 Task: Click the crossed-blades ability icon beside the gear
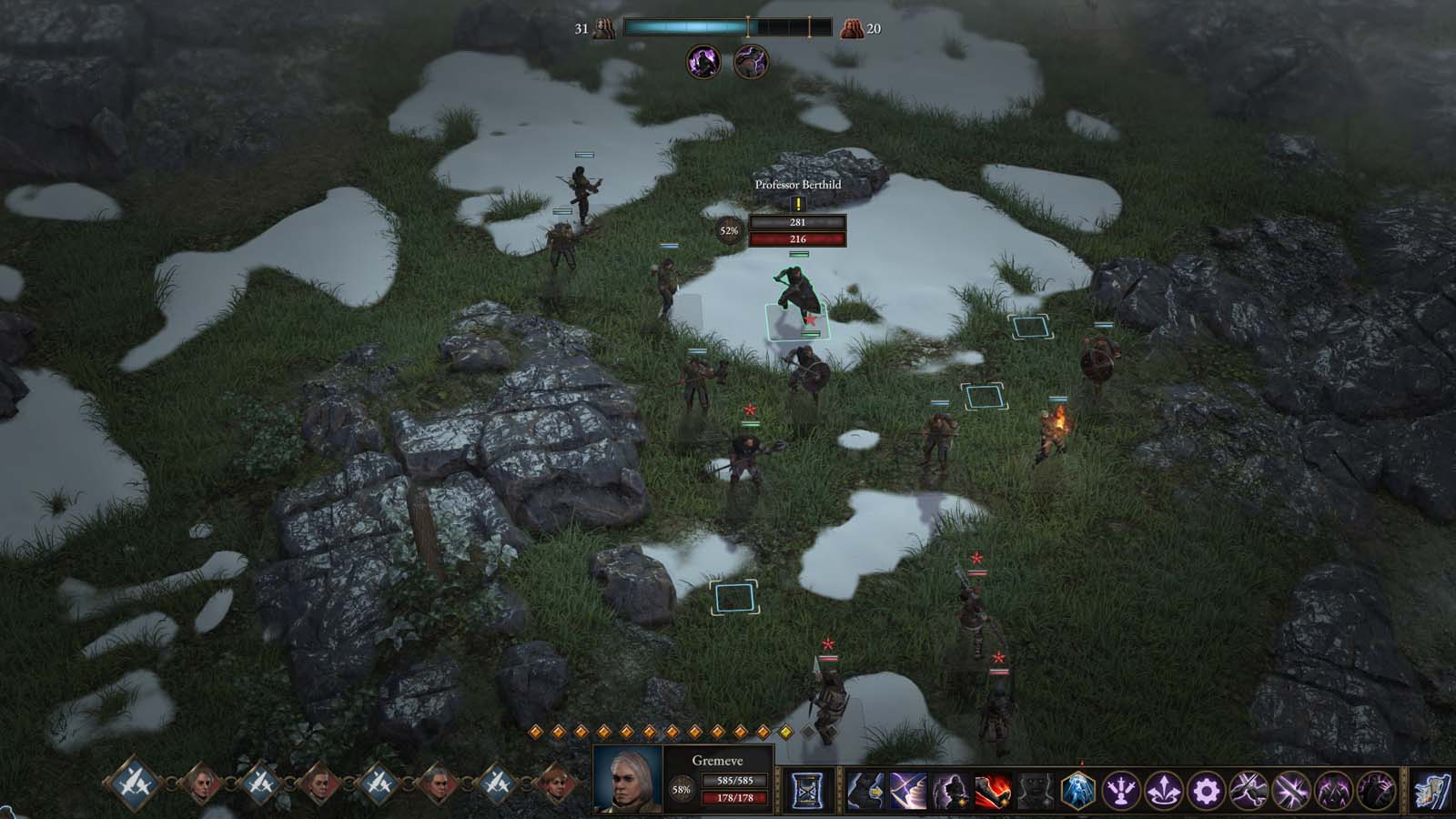tap(1249, 792)
